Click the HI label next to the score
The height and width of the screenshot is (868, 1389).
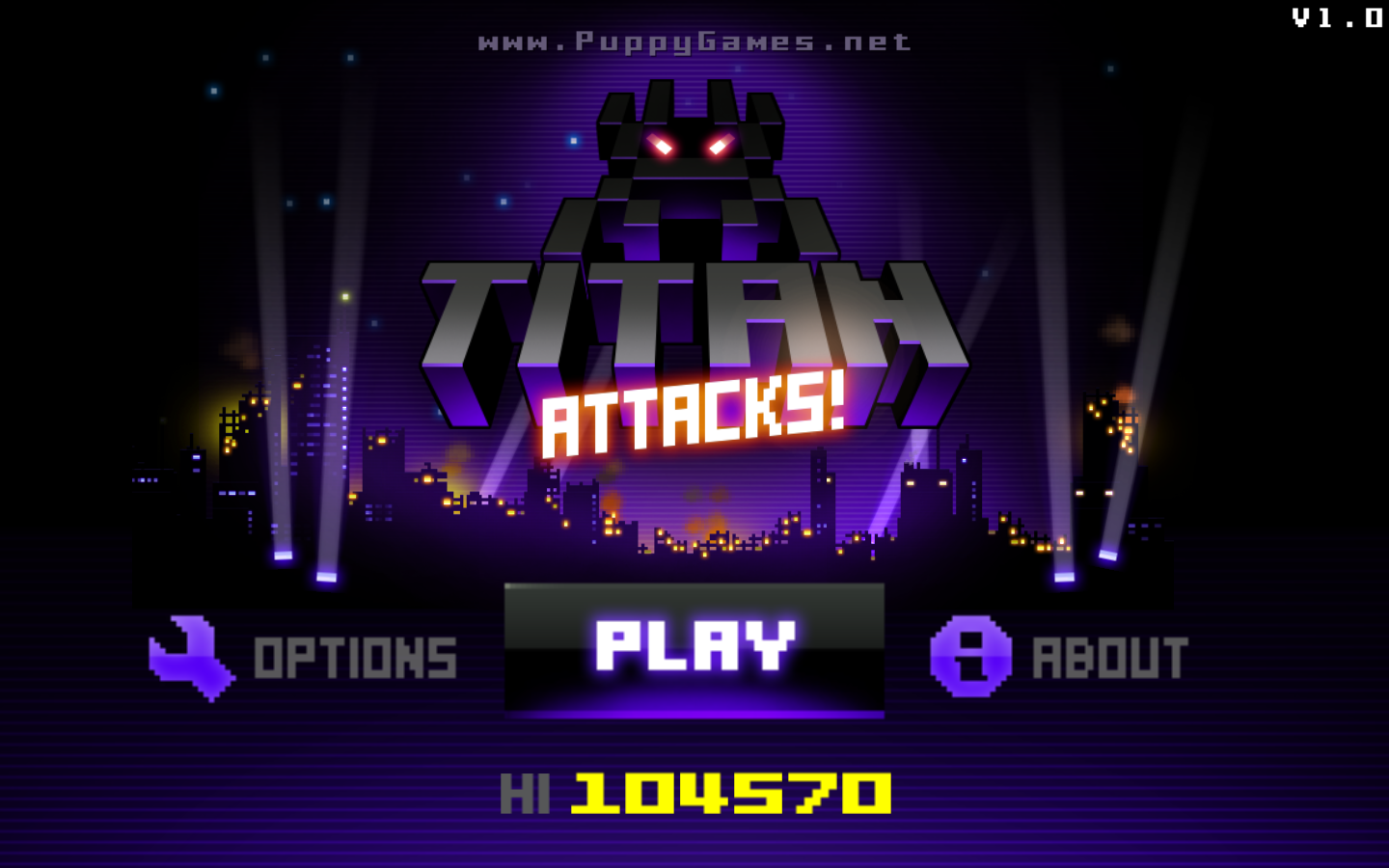tap(526, 793)
